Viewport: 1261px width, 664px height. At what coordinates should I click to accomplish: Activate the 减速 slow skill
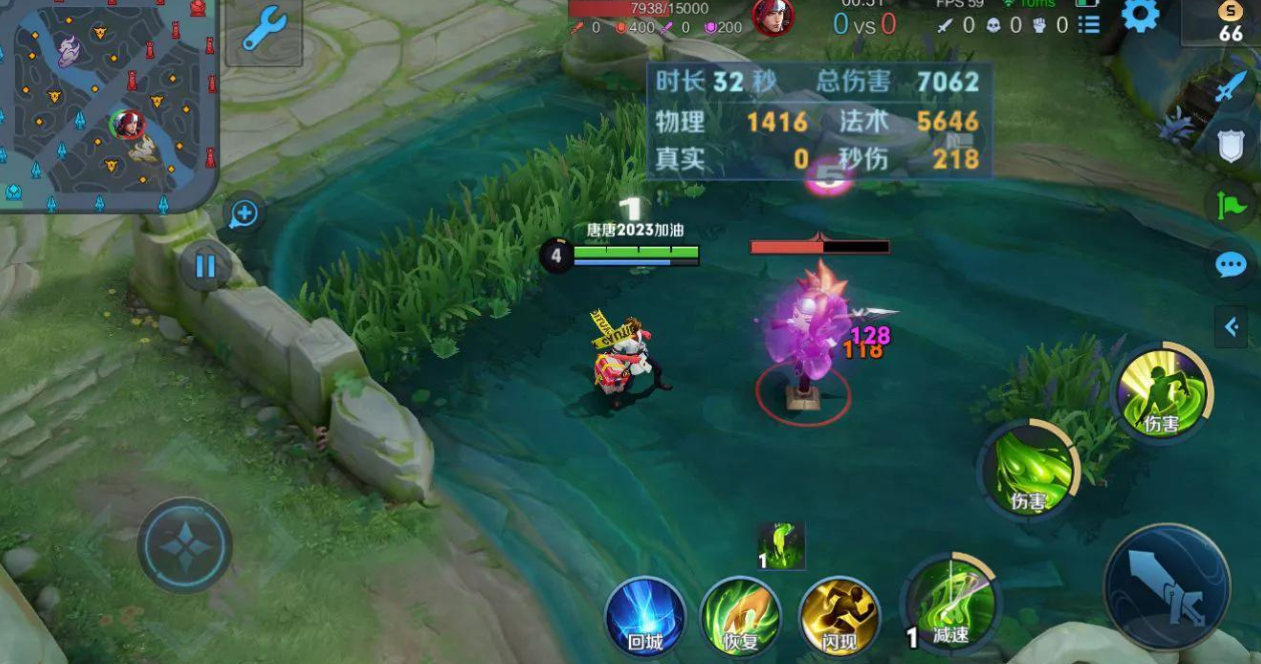pyautogui.click(x=951, y=603)
